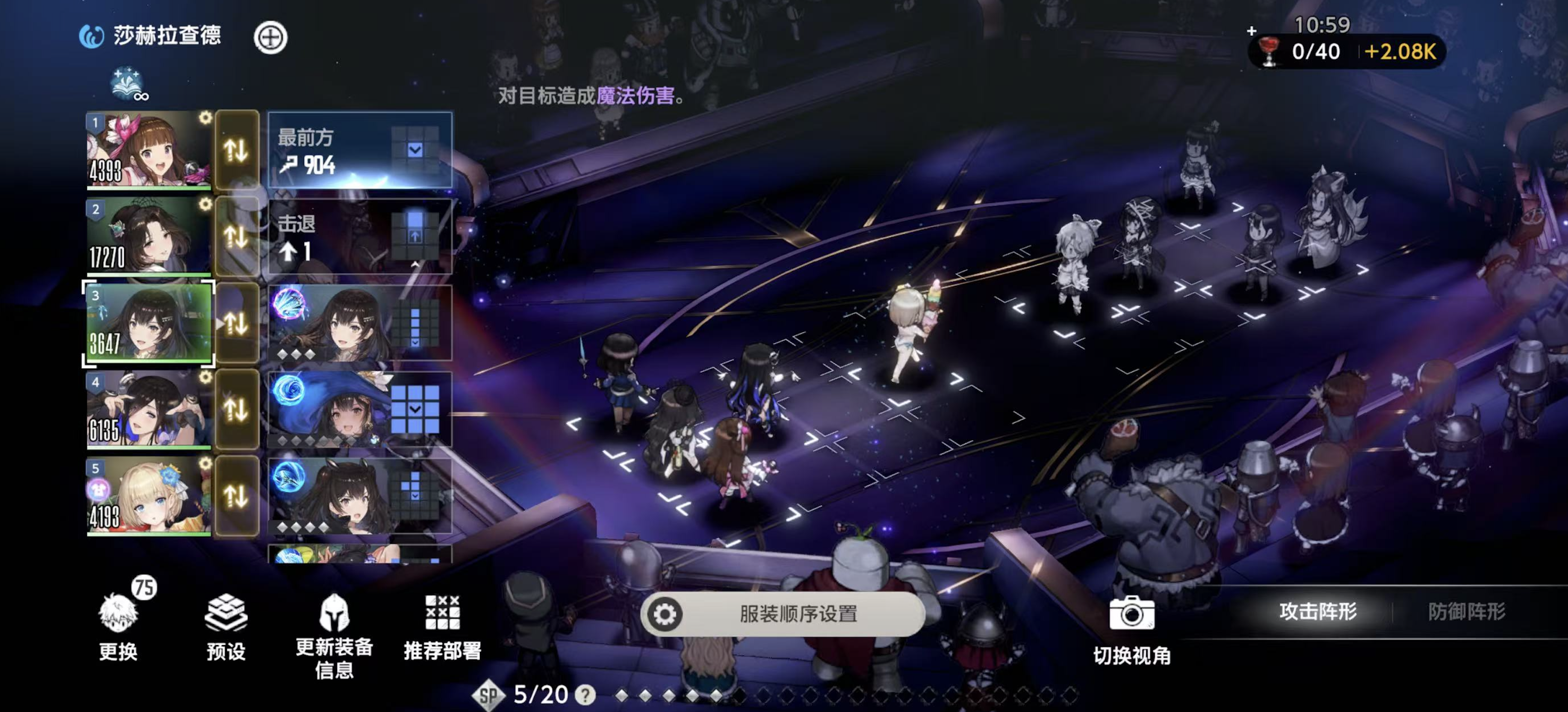Screen dimensions: 1568x712
Task: Switch to the 防御阵形 tab
Action: point(1466,612)
